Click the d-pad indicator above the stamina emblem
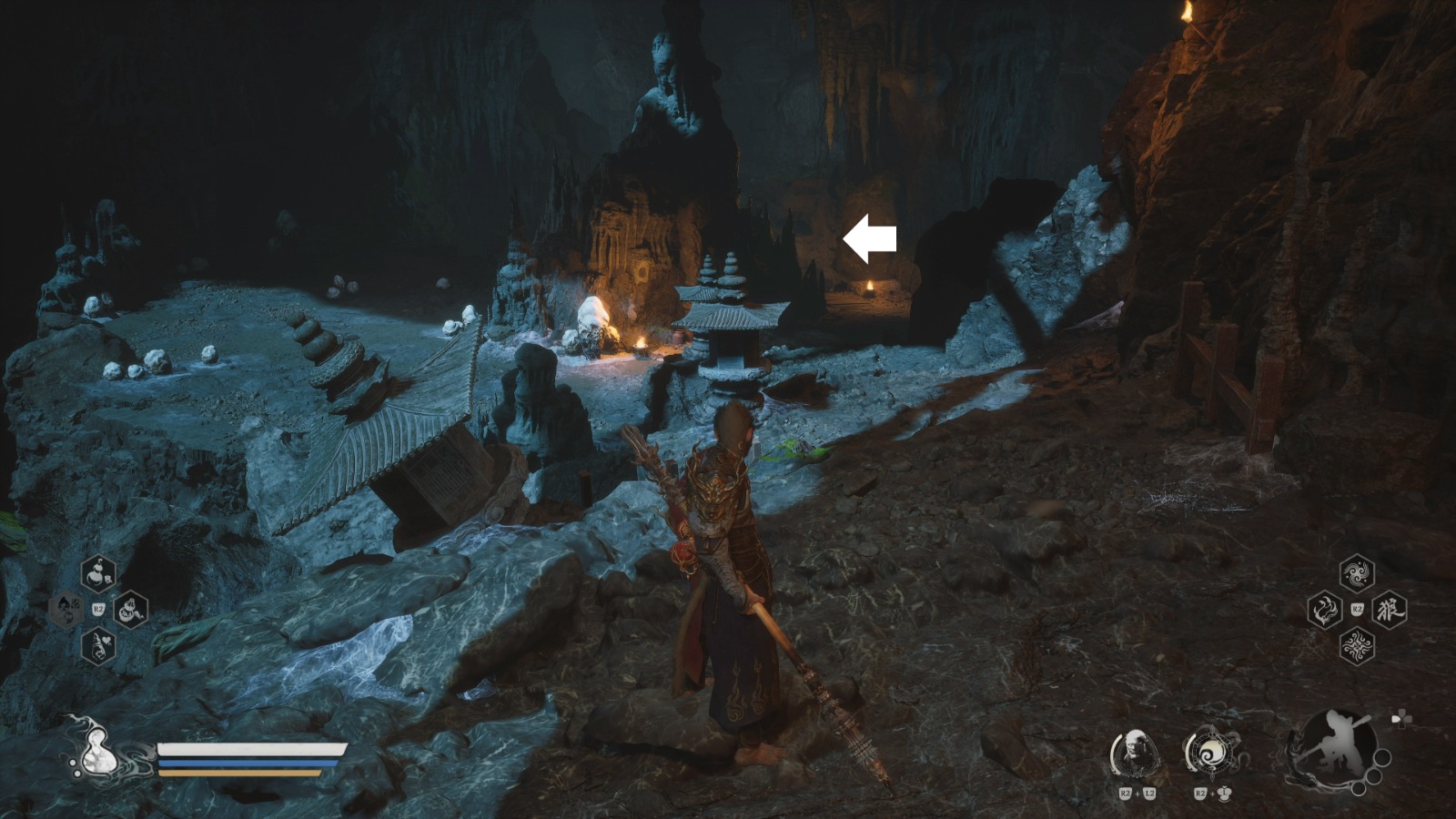1456x819 pixels. click(1400, 717)
